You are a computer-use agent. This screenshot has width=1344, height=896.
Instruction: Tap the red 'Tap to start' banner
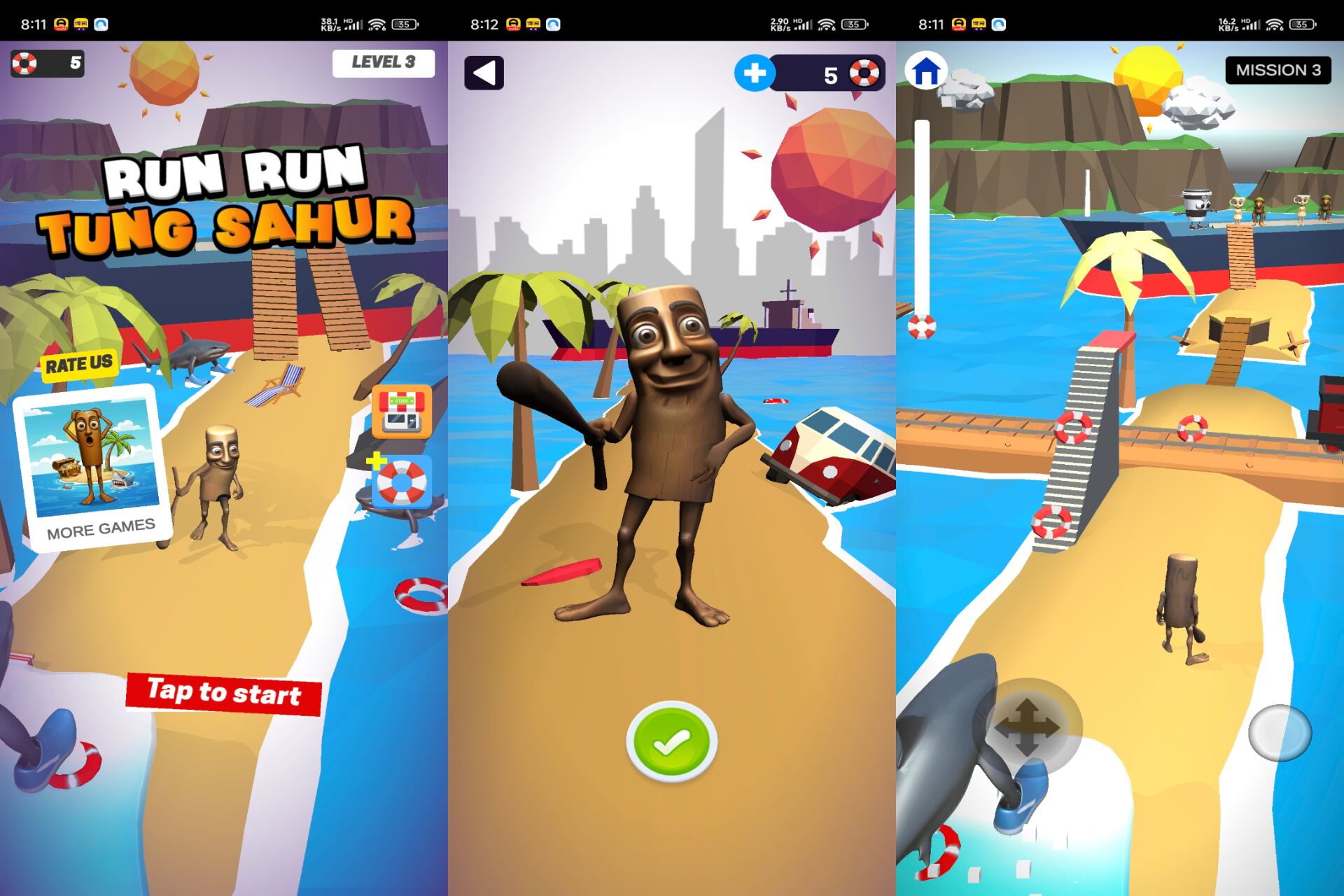pyautogui.click(x=223, y=694)
